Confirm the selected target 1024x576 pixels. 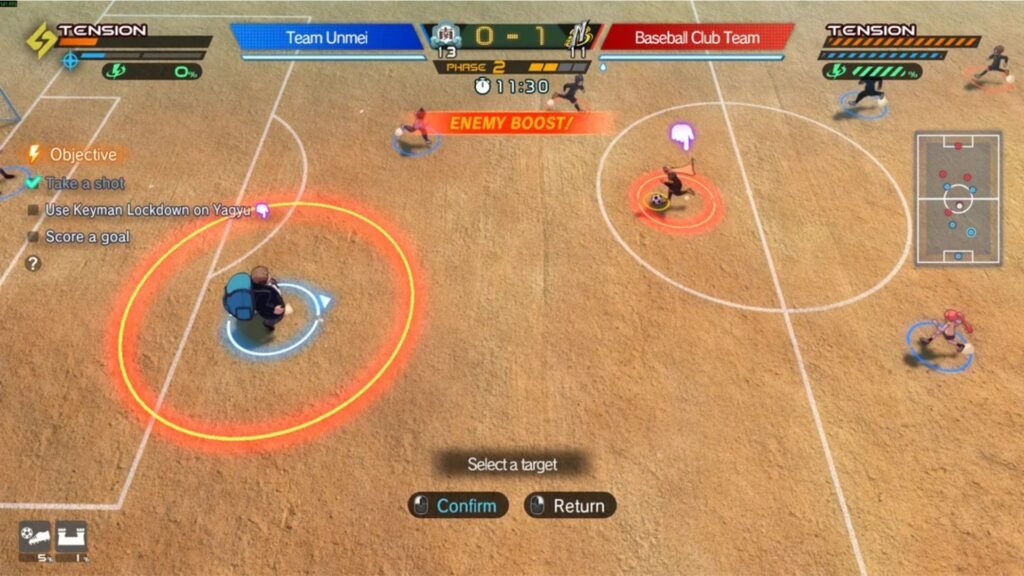coord(457,505)
